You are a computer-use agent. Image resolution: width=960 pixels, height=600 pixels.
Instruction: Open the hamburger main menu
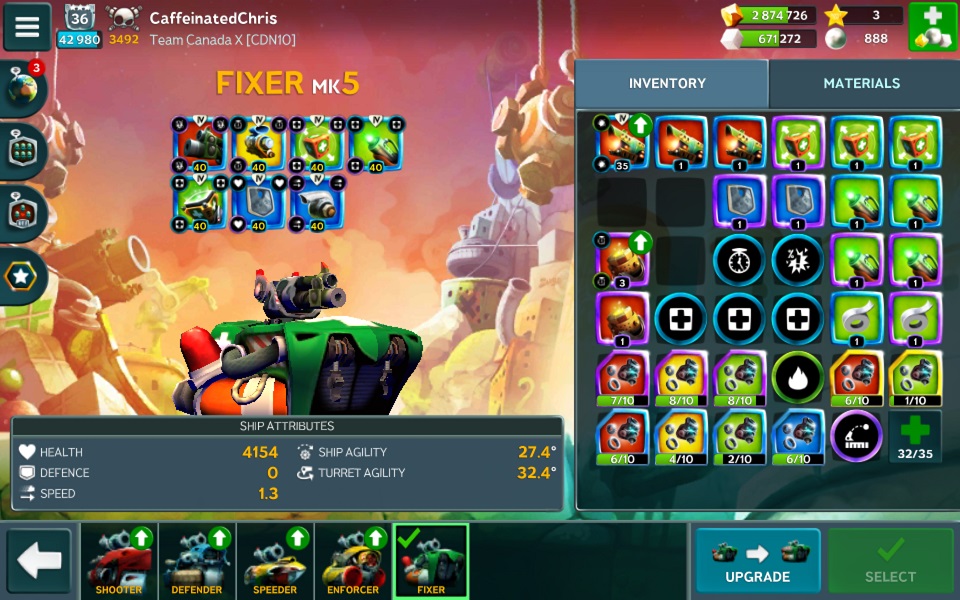(x=27, y=27)
